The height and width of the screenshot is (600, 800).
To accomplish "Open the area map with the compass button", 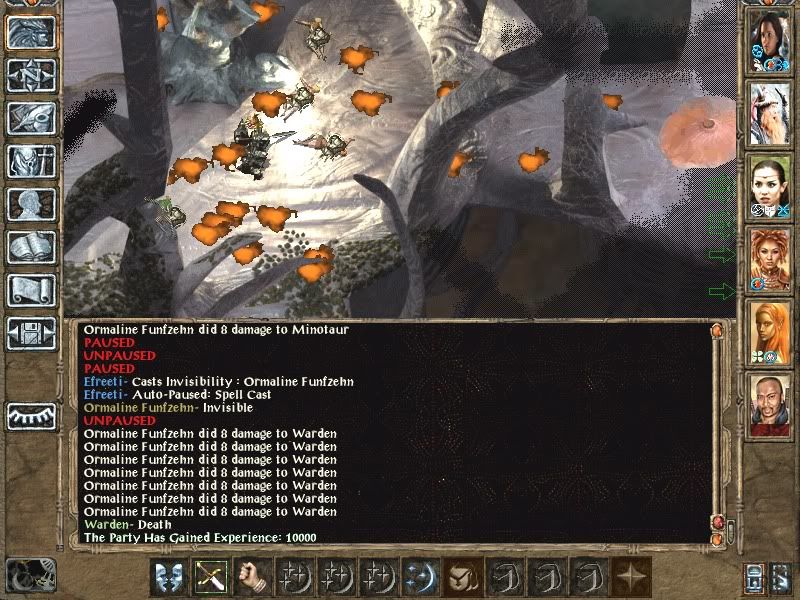I will pyautogui.click(x=31, y=75).
